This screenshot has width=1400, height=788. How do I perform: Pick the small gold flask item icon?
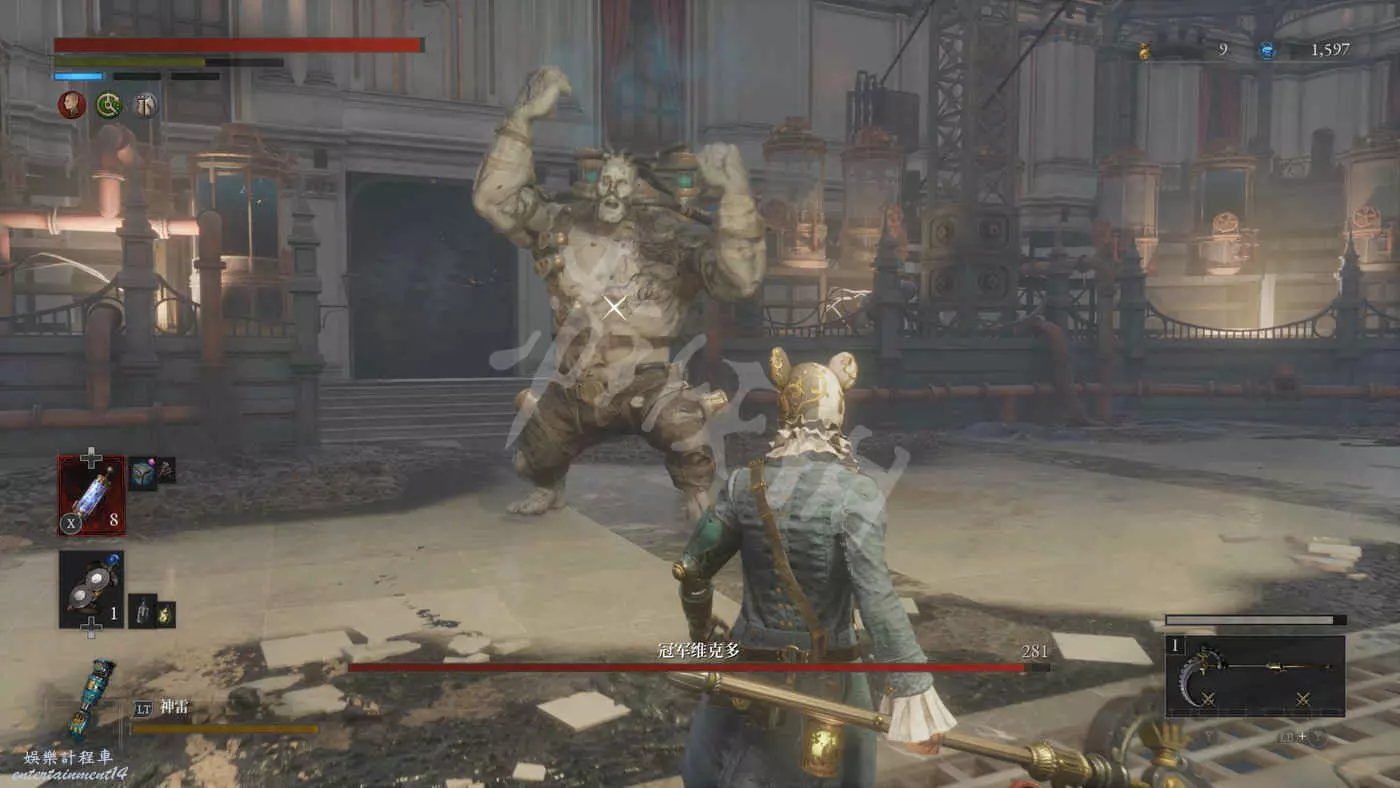(x=165, y=613)
